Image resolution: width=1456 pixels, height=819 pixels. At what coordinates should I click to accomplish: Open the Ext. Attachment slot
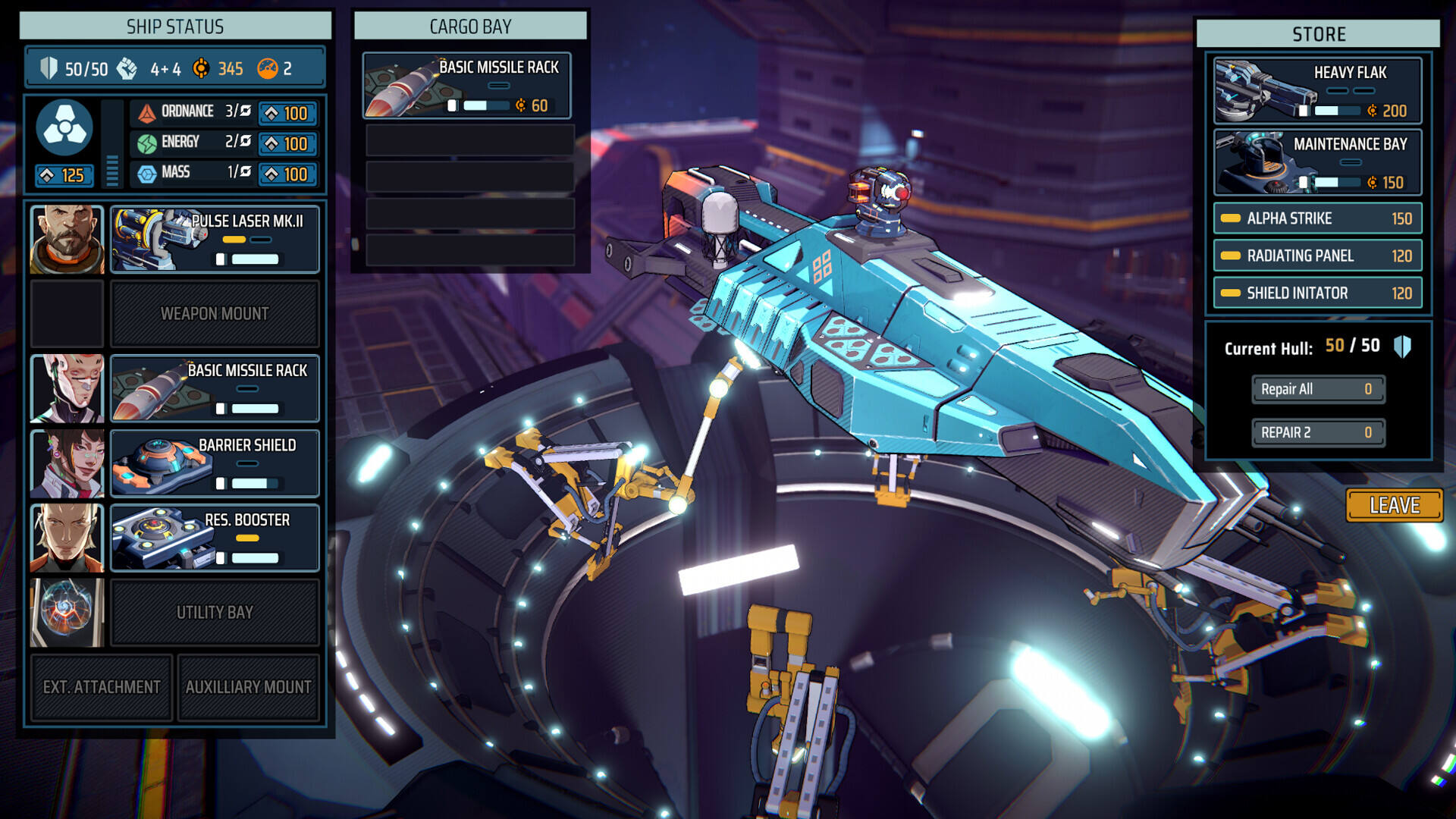coord(102,687)
